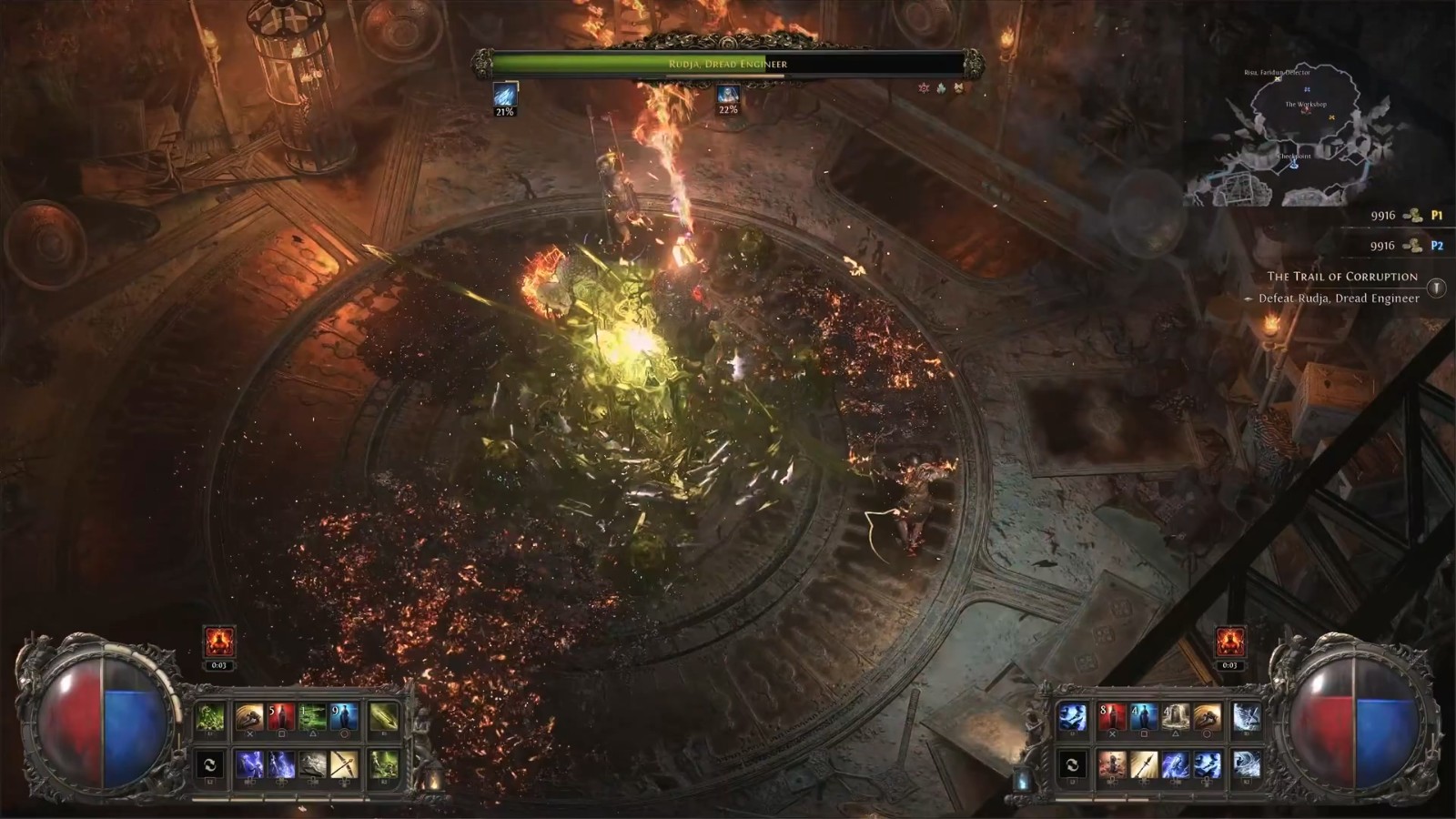Use the mana flask with 9 charges

pyautogui.click(x=344, y=718)
